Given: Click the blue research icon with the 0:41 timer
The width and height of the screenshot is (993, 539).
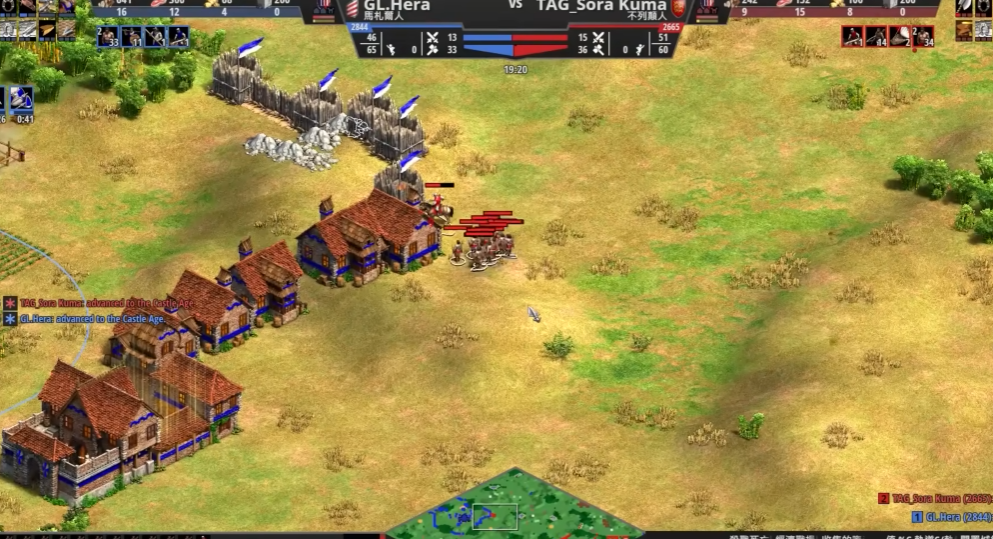Looking at the screenshot, I should click(x=22, y=98).
